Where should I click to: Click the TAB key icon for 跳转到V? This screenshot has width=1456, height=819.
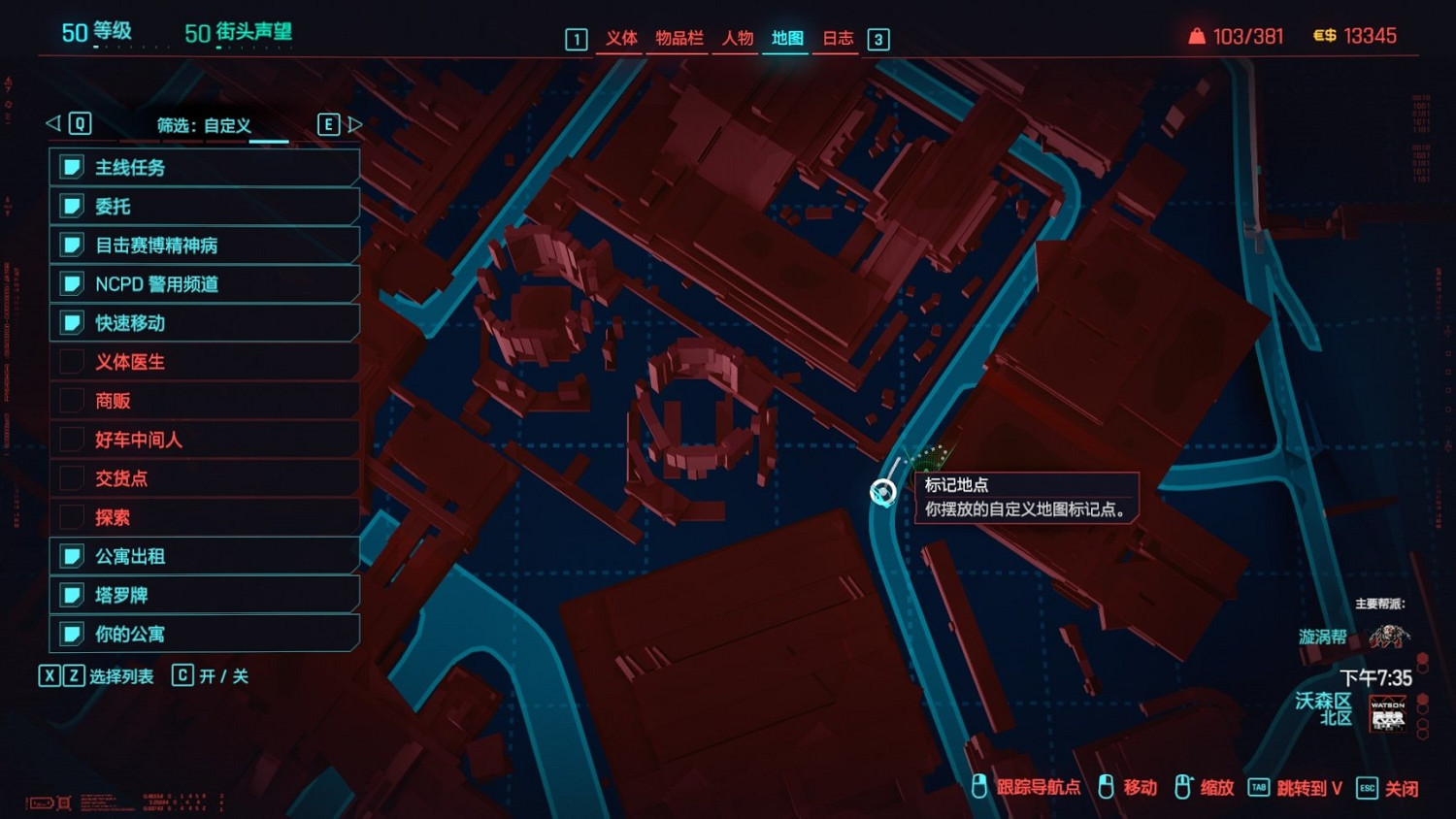1258,788
